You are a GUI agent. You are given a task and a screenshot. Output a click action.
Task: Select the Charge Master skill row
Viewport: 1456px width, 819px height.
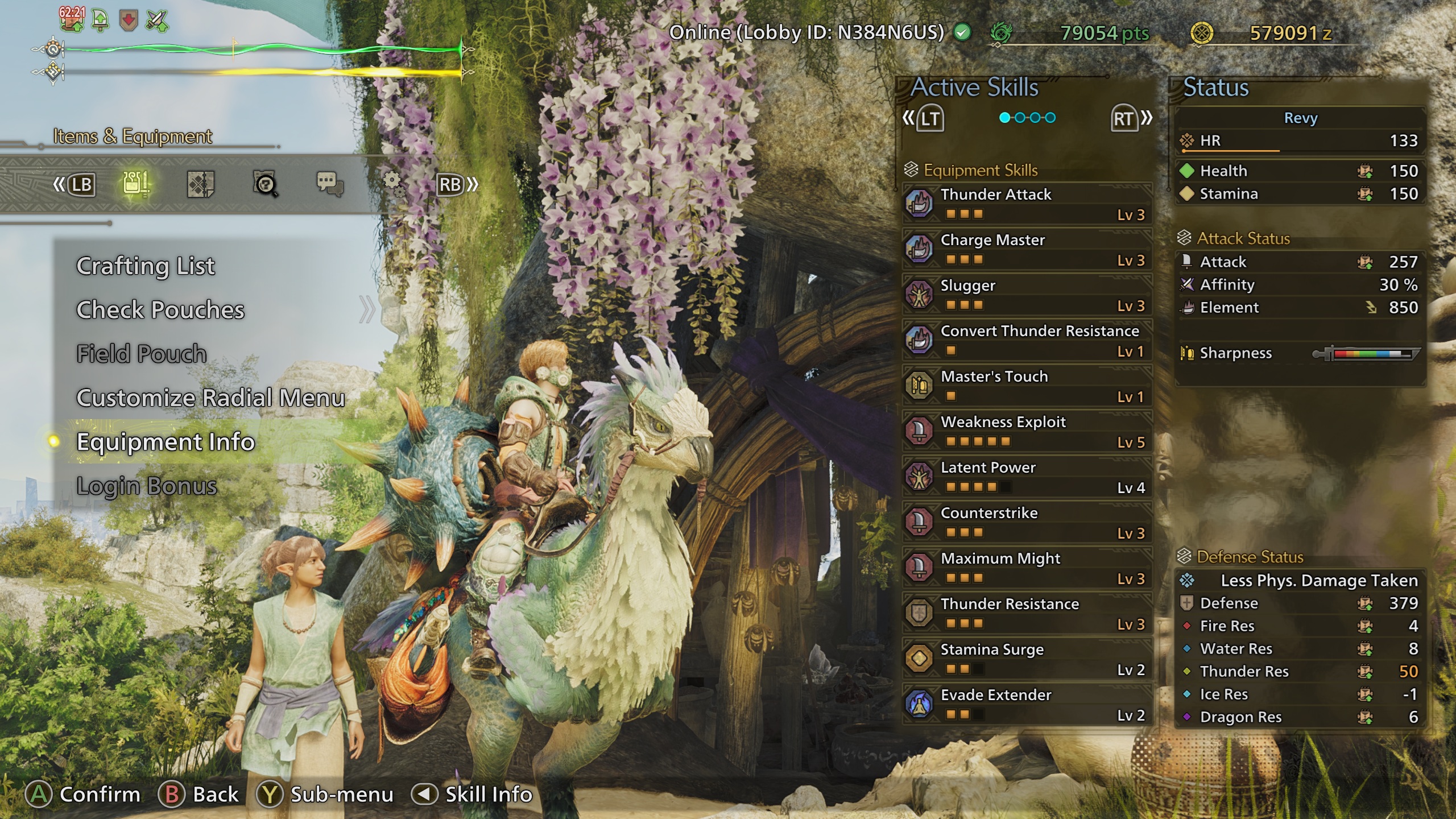(1027, 249)
